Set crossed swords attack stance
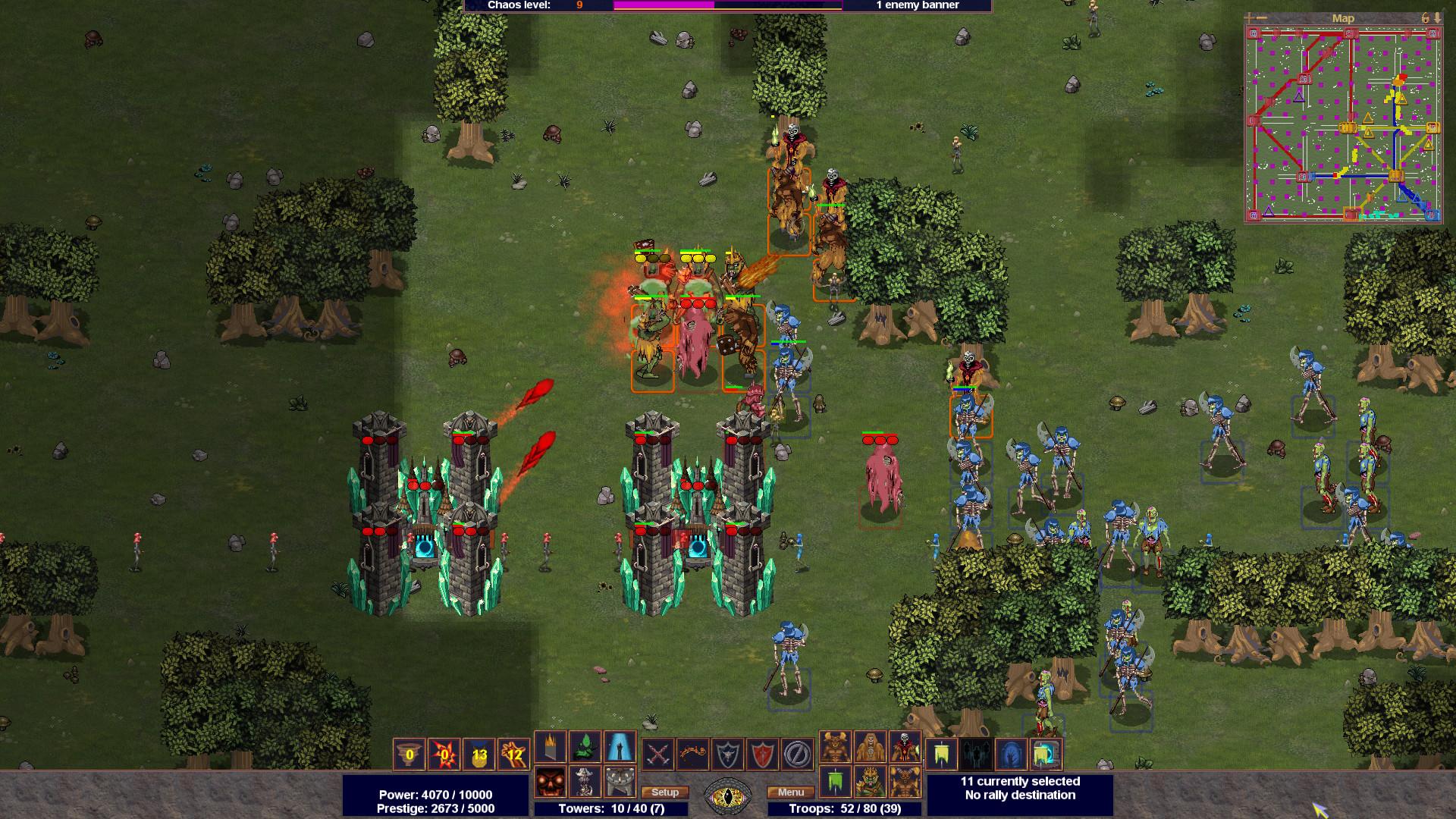The width and height of the screenshot is (1456, 819). click(658, 754)
